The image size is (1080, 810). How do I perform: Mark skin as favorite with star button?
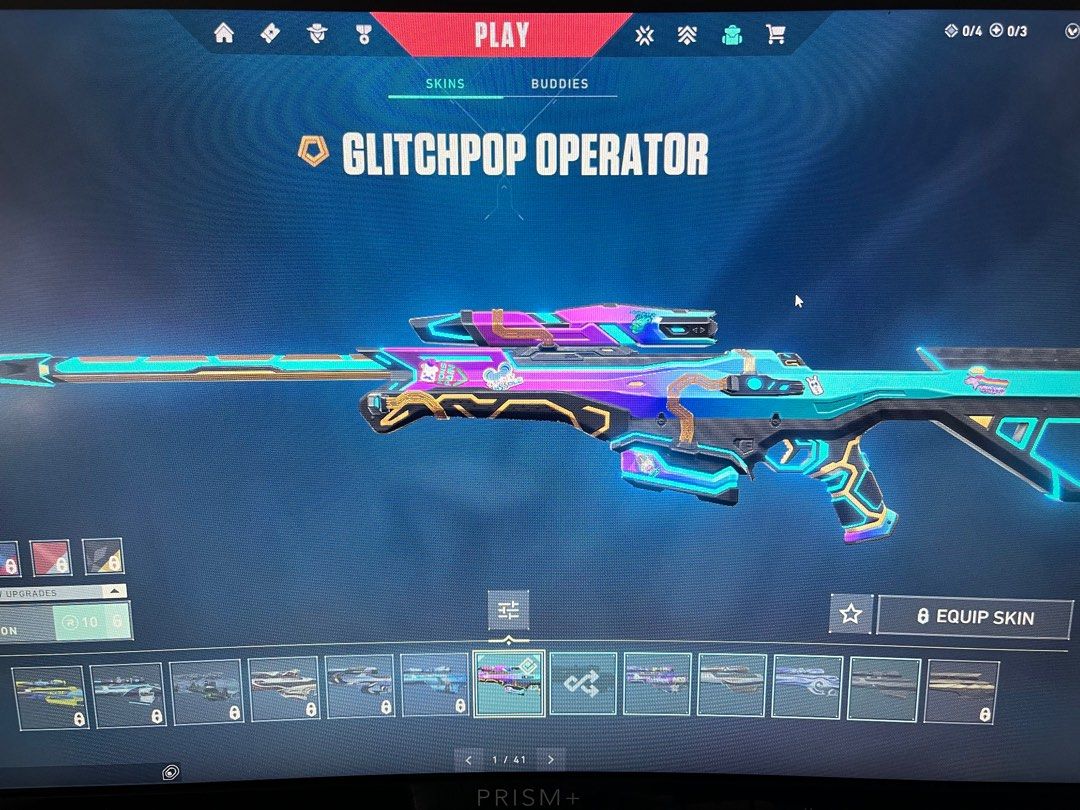[851, 615]
